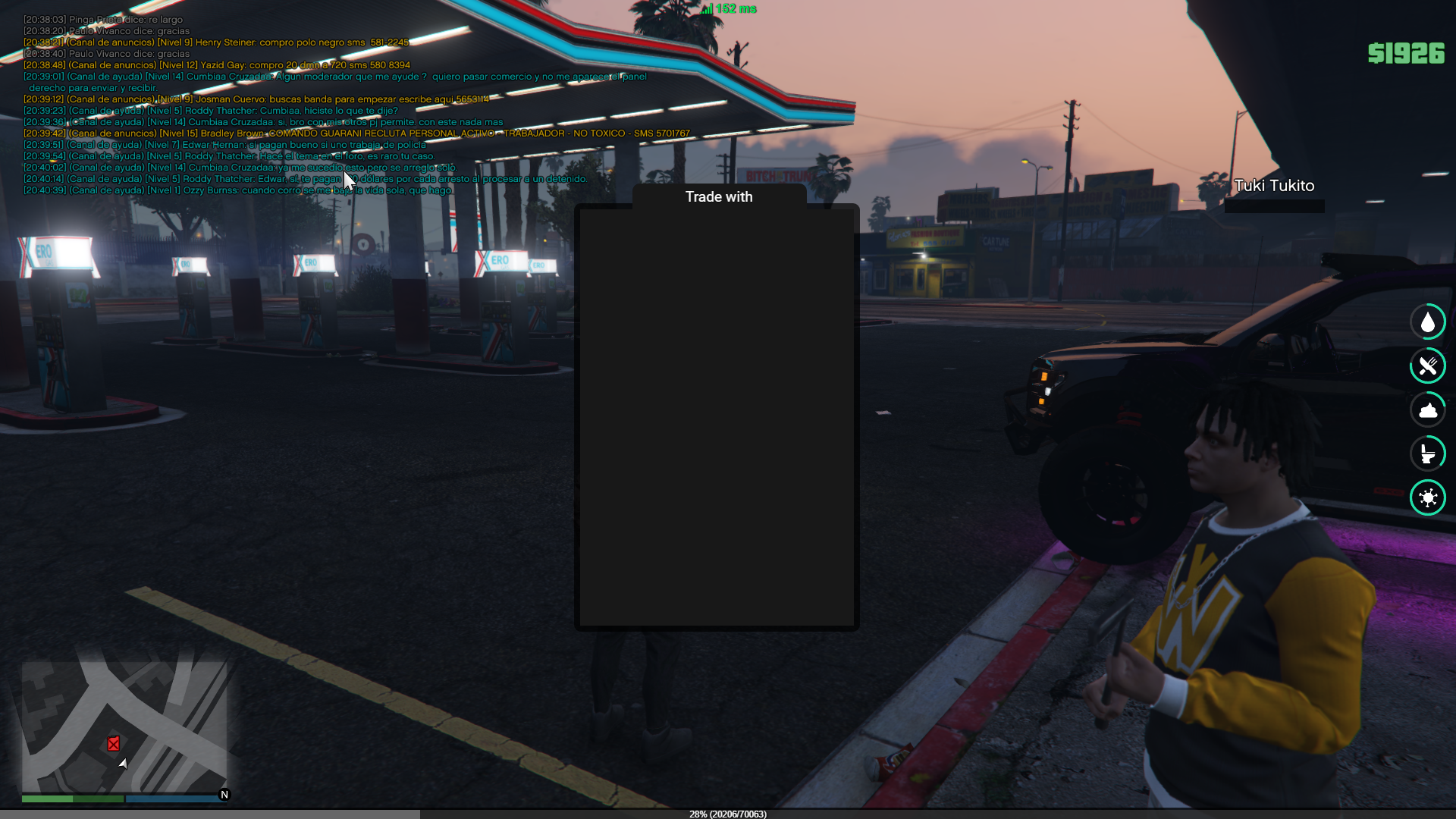Click the red marker on the minimap
The image size is (1456, 819).
coord(113,744)
